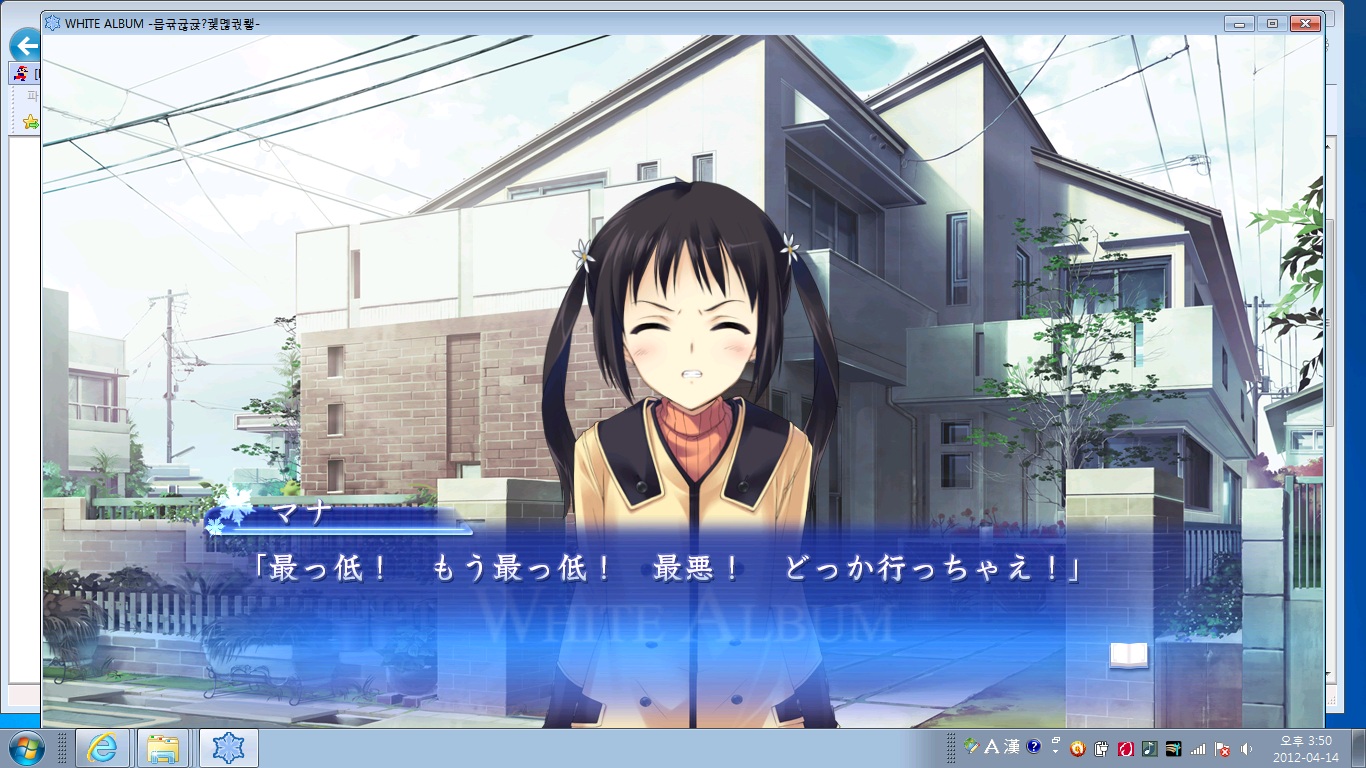Click the open book icon in dialogue box
The height and width of the screenshot is (768, 1366).
coord(1128,655)
